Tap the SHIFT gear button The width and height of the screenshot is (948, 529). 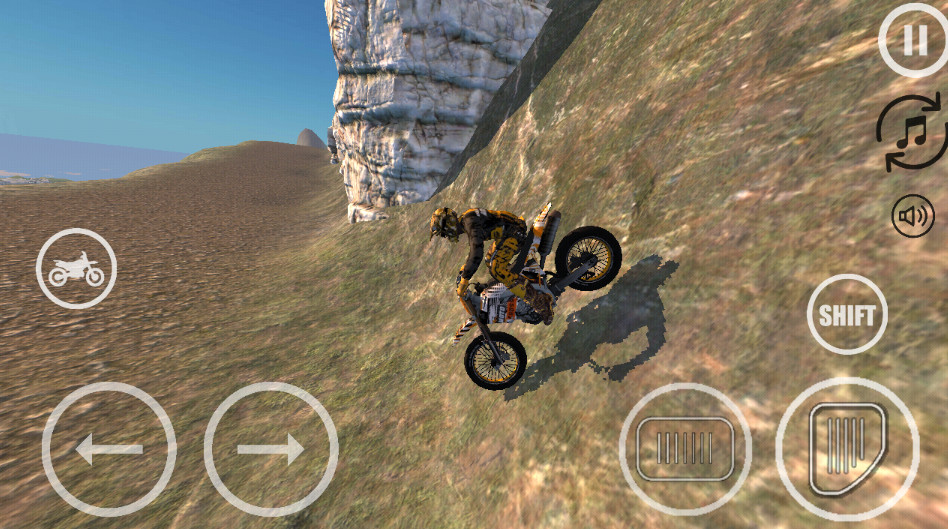click(x=847, y=314)
